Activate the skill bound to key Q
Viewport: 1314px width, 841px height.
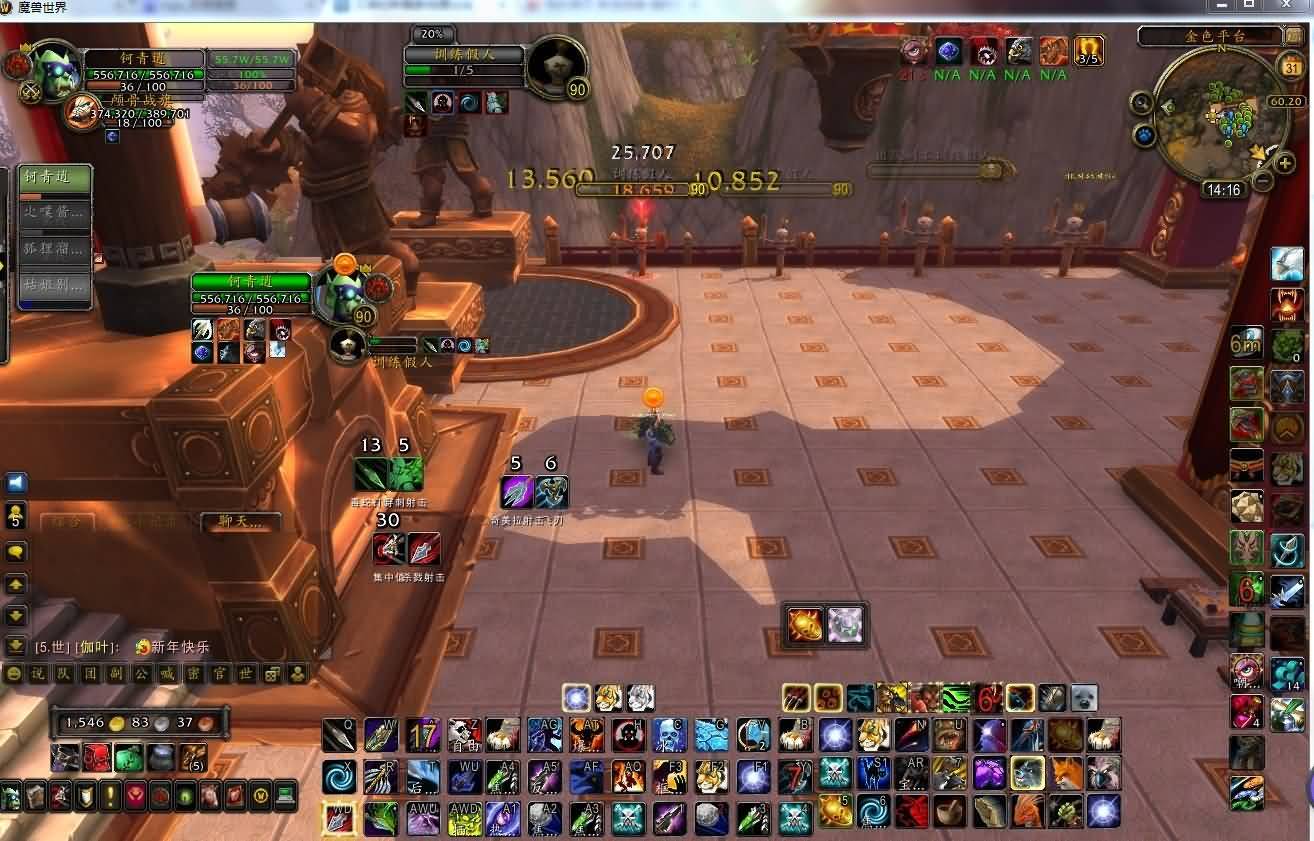click(339, 735)
